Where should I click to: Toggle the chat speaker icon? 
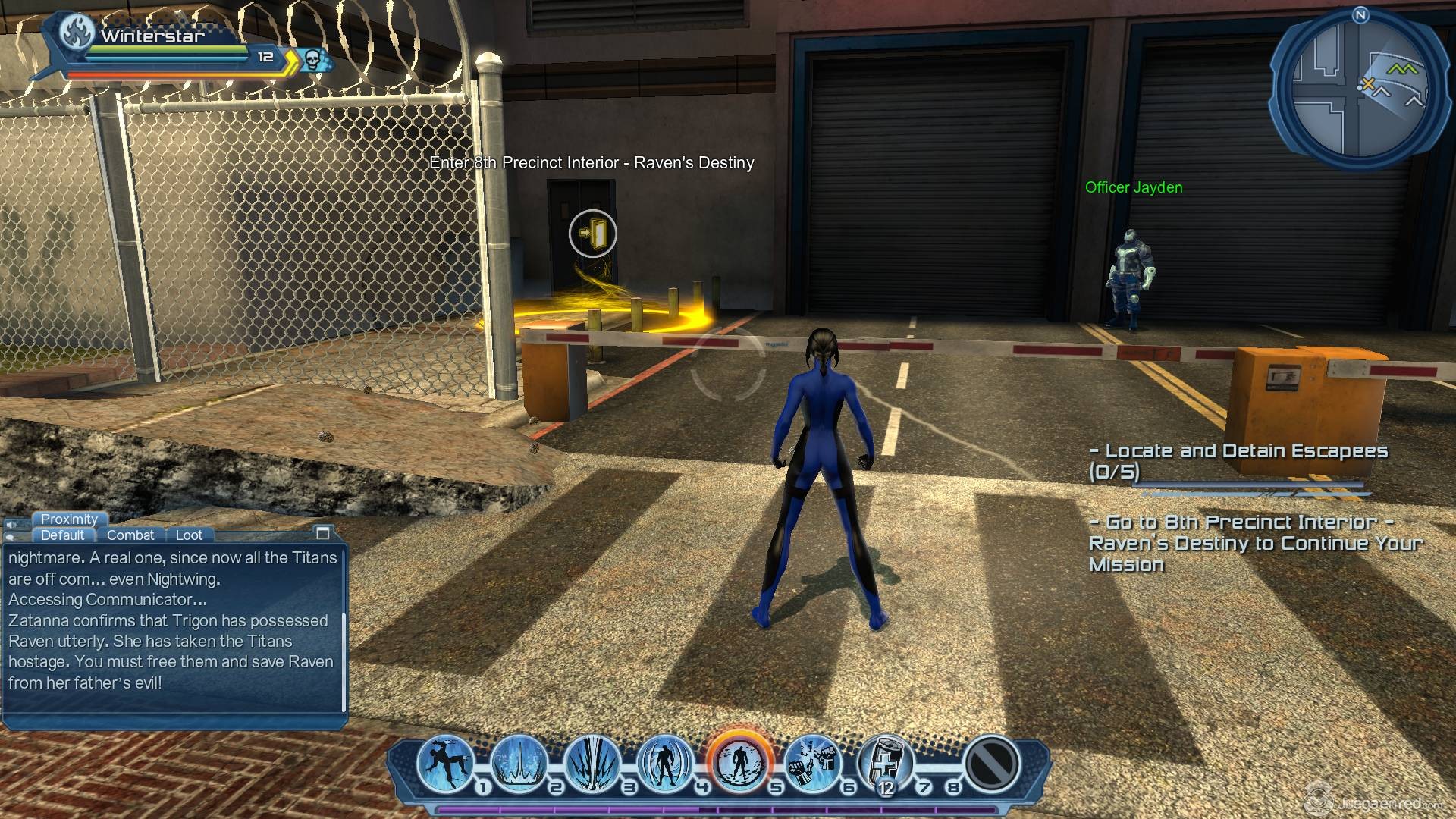point(11,525)
